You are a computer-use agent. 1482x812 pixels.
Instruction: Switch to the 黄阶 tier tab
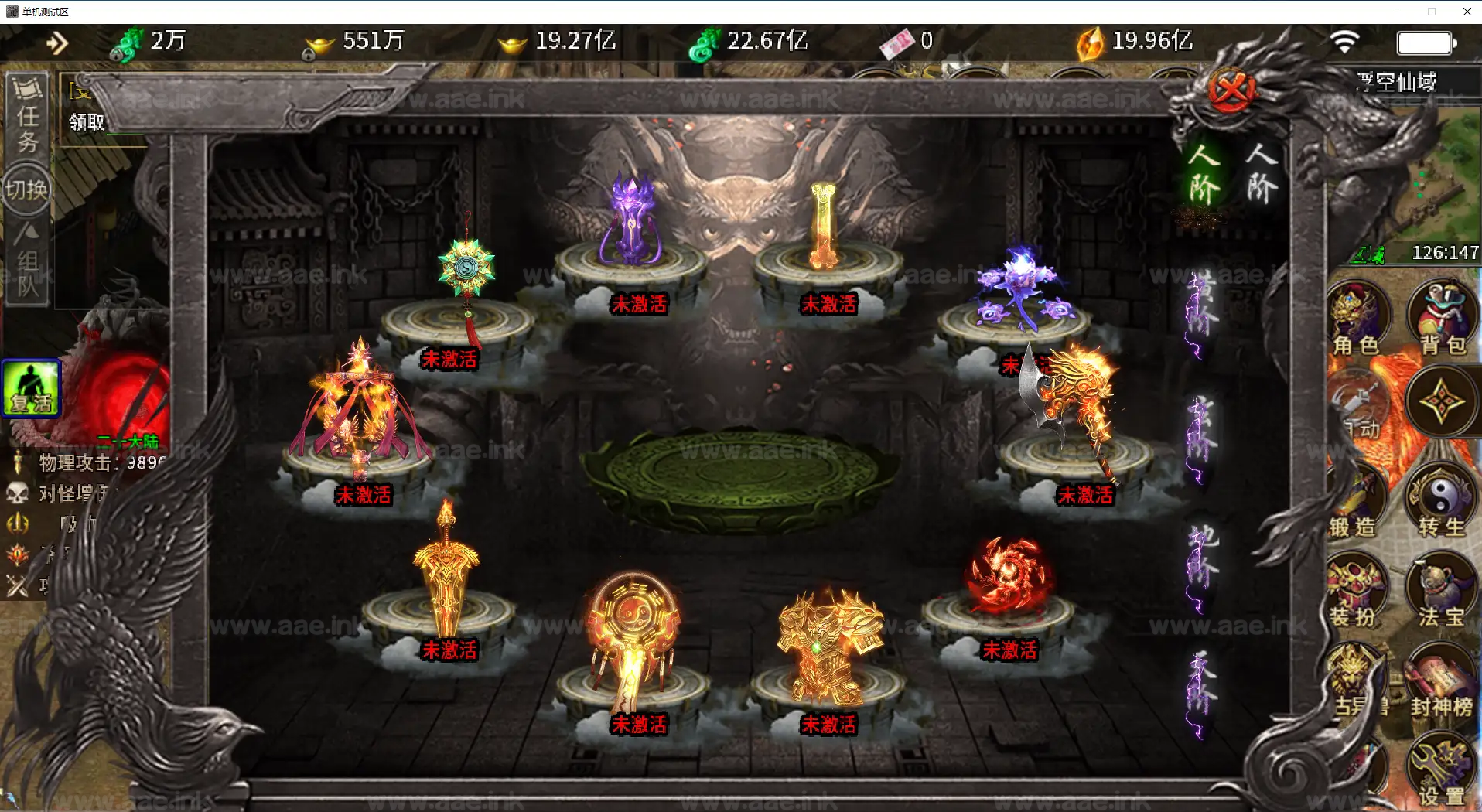point(1200,307)
